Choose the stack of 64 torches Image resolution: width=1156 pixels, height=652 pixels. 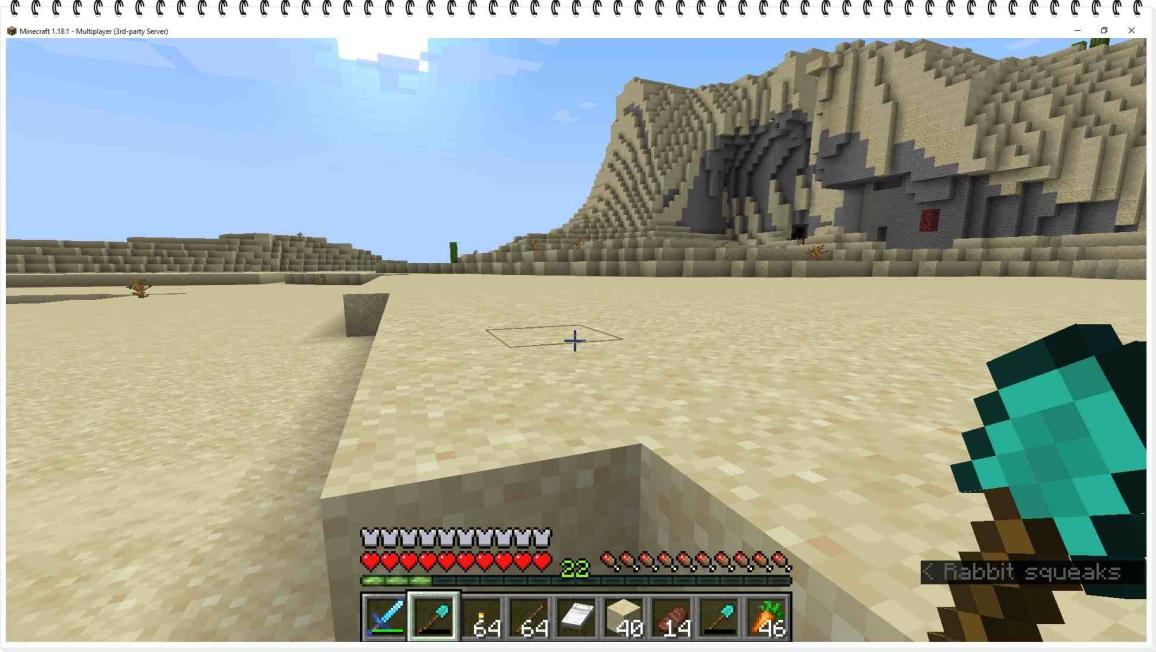(x=482, y=617)
